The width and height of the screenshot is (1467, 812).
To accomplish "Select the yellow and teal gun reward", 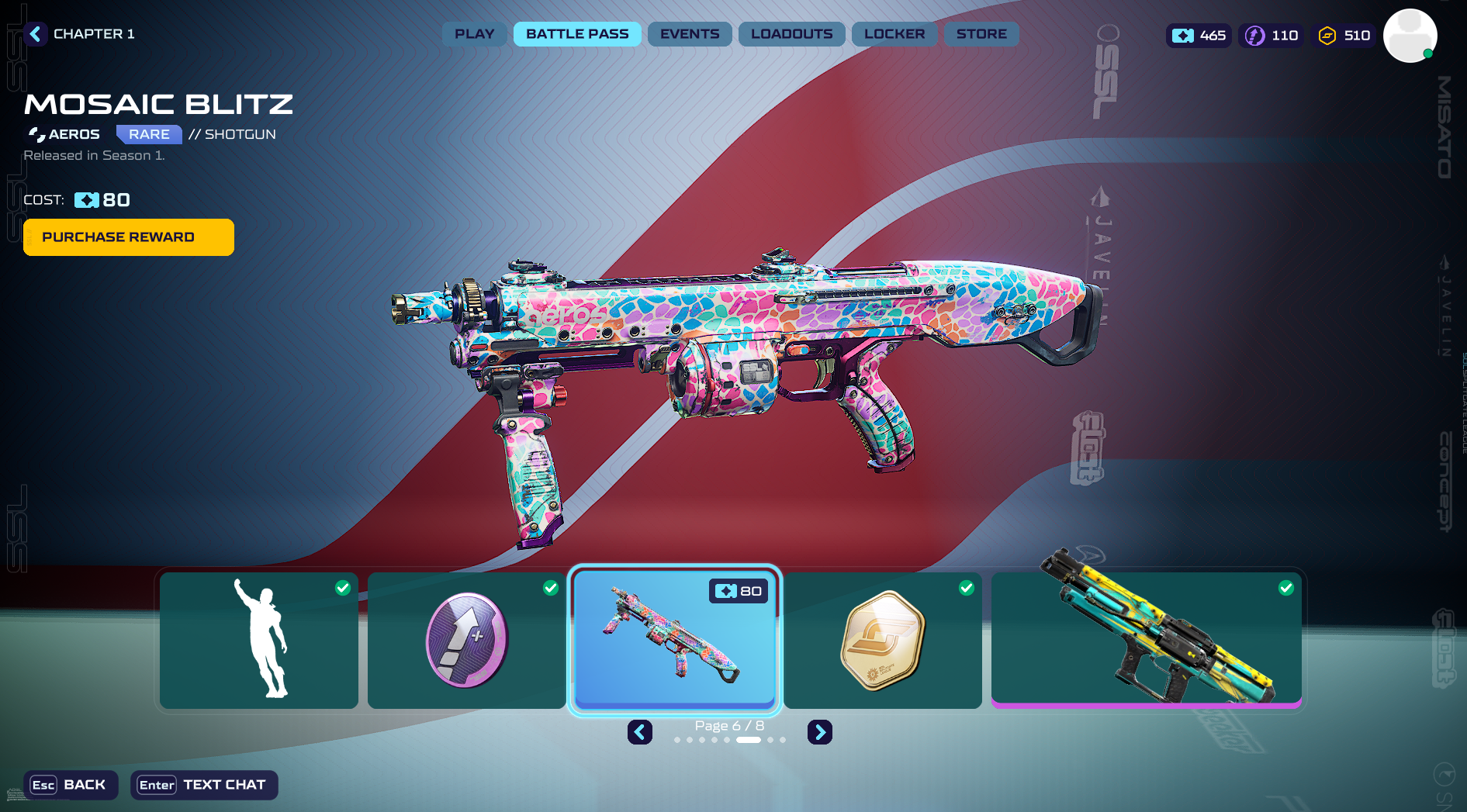I will 1146,640.
